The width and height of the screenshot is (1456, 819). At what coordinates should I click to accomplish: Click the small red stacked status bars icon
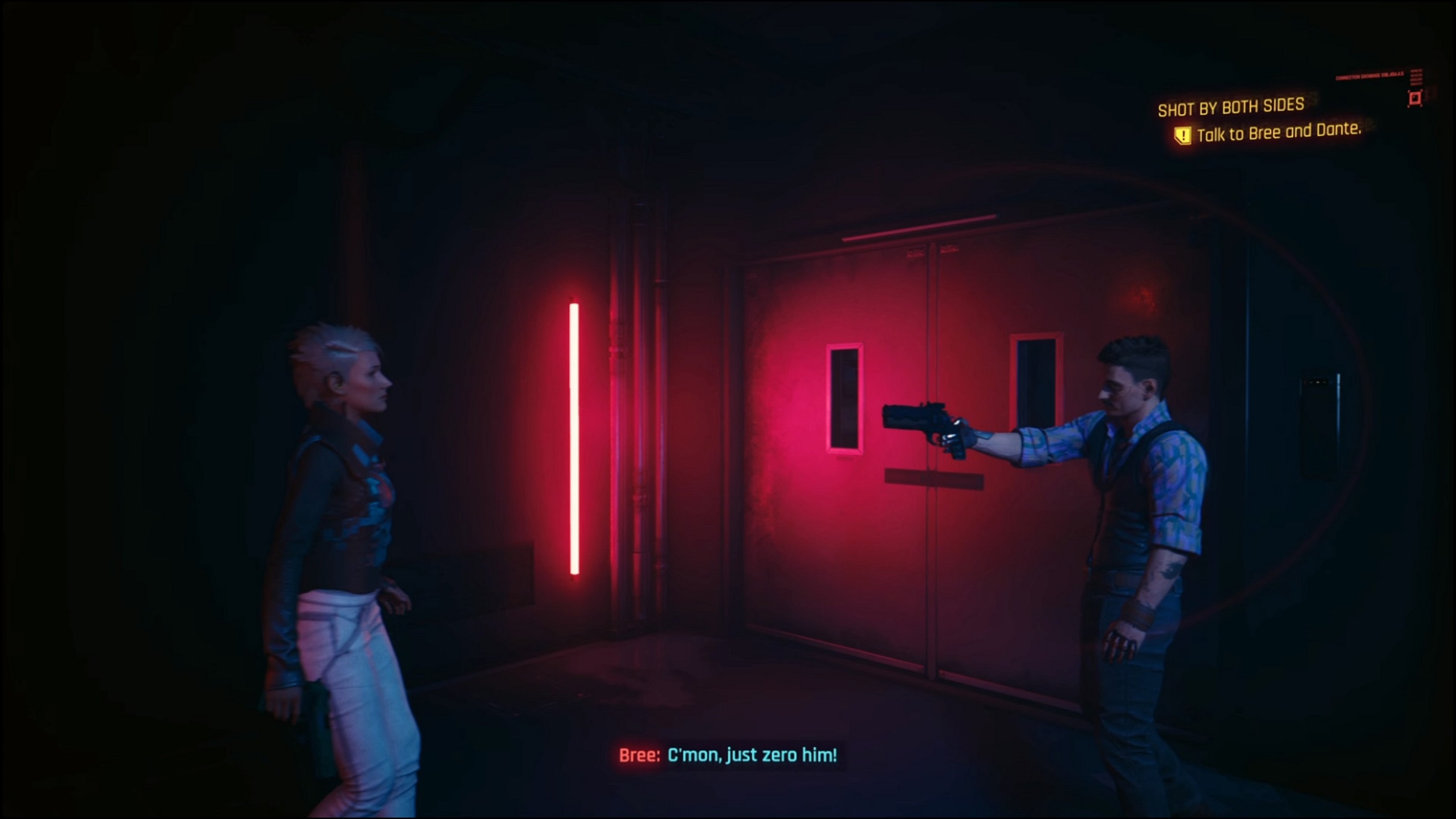coord(1417,77)
